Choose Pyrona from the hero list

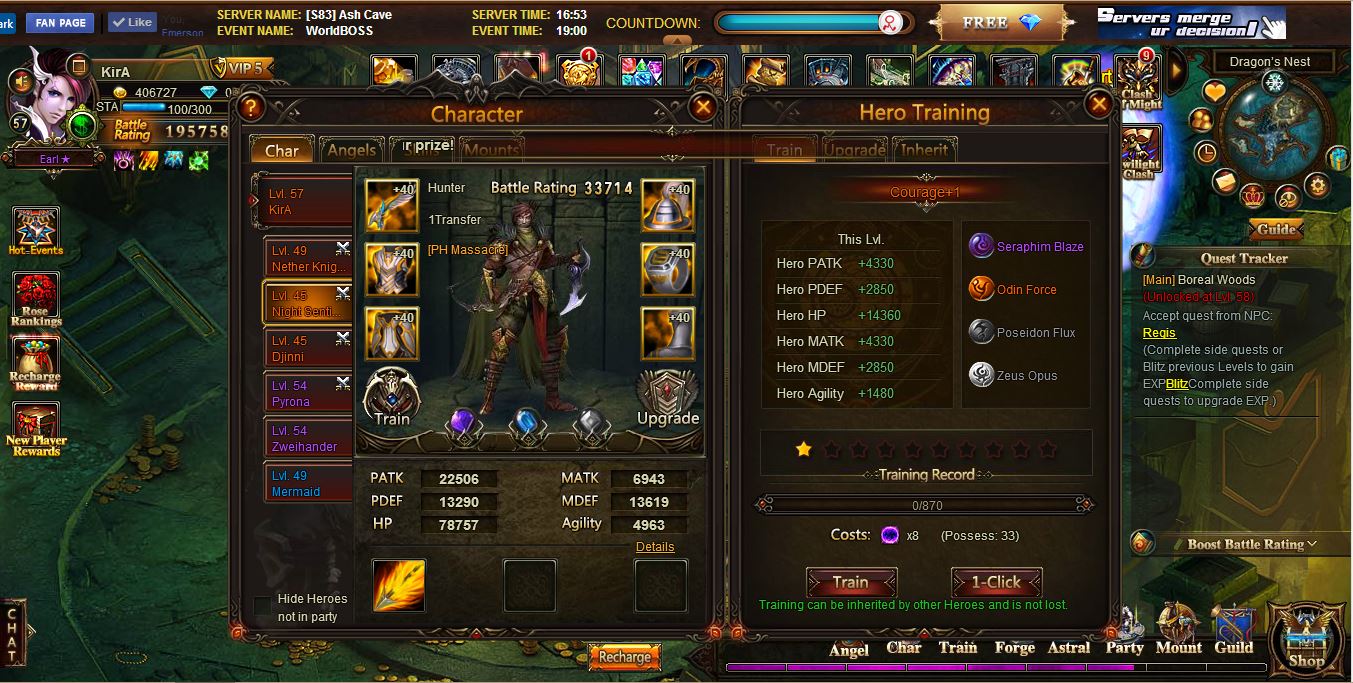click(308, 393)
